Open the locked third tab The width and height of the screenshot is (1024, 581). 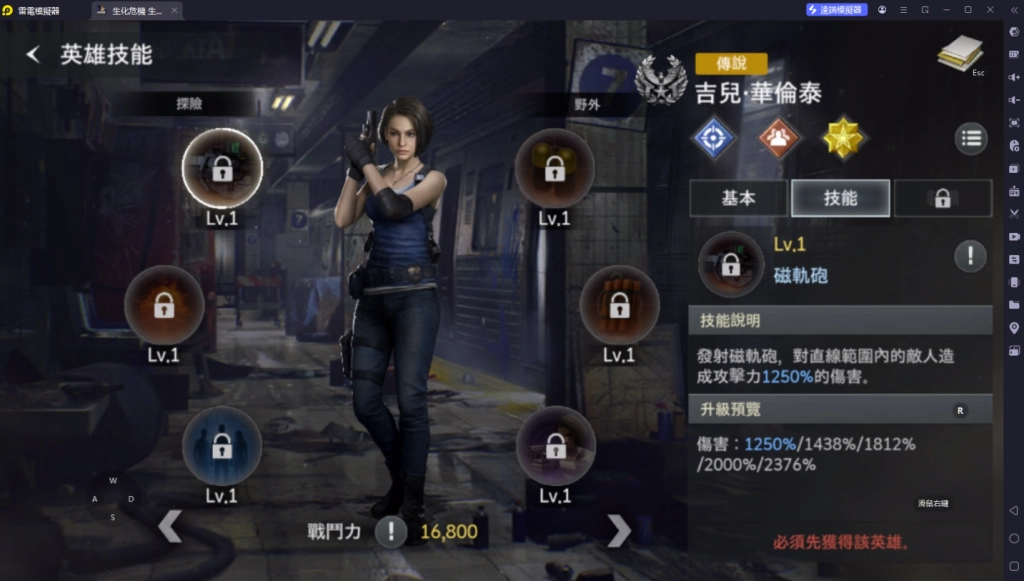942,198
